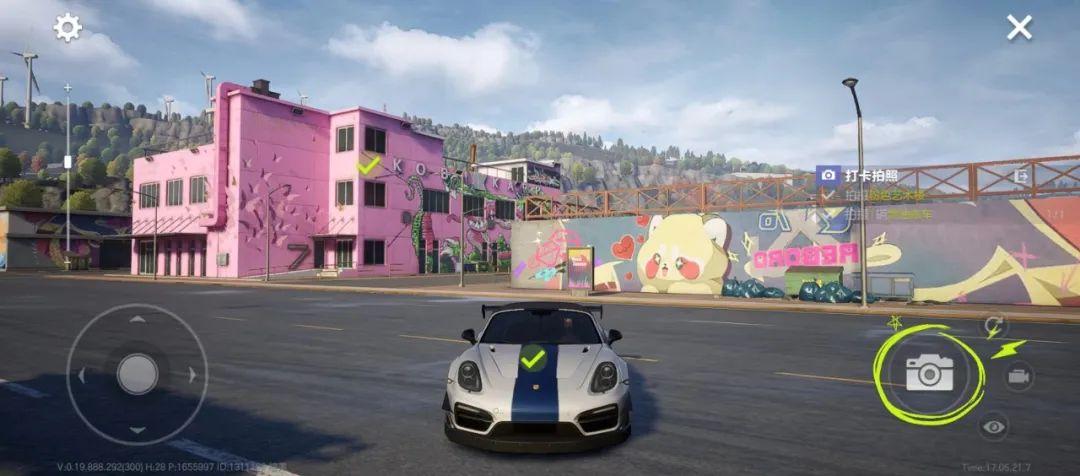Close photo mode with the X

(1019, 28)
